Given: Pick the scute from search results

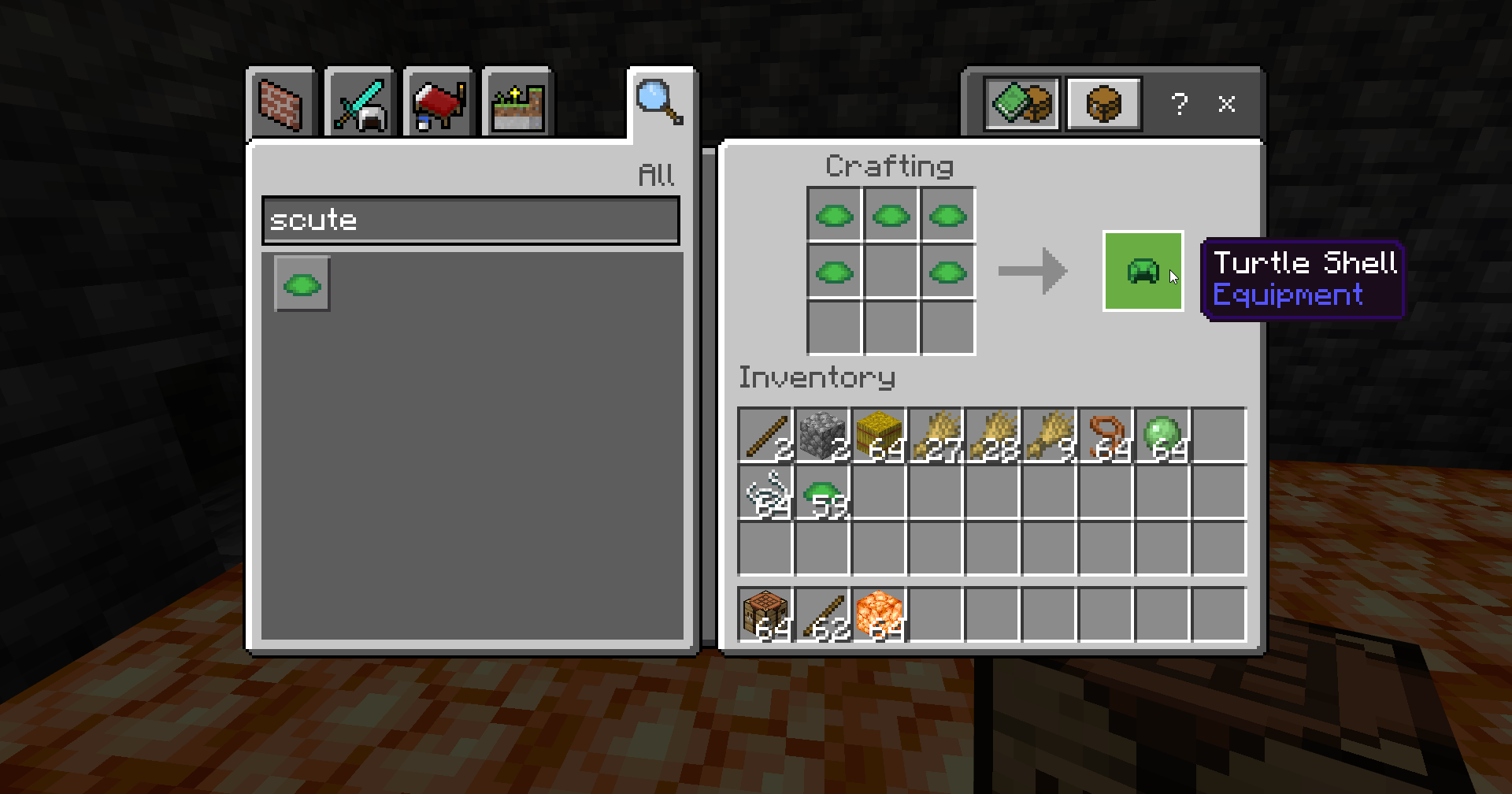Looking at the screenshot, I should [302, 284].
